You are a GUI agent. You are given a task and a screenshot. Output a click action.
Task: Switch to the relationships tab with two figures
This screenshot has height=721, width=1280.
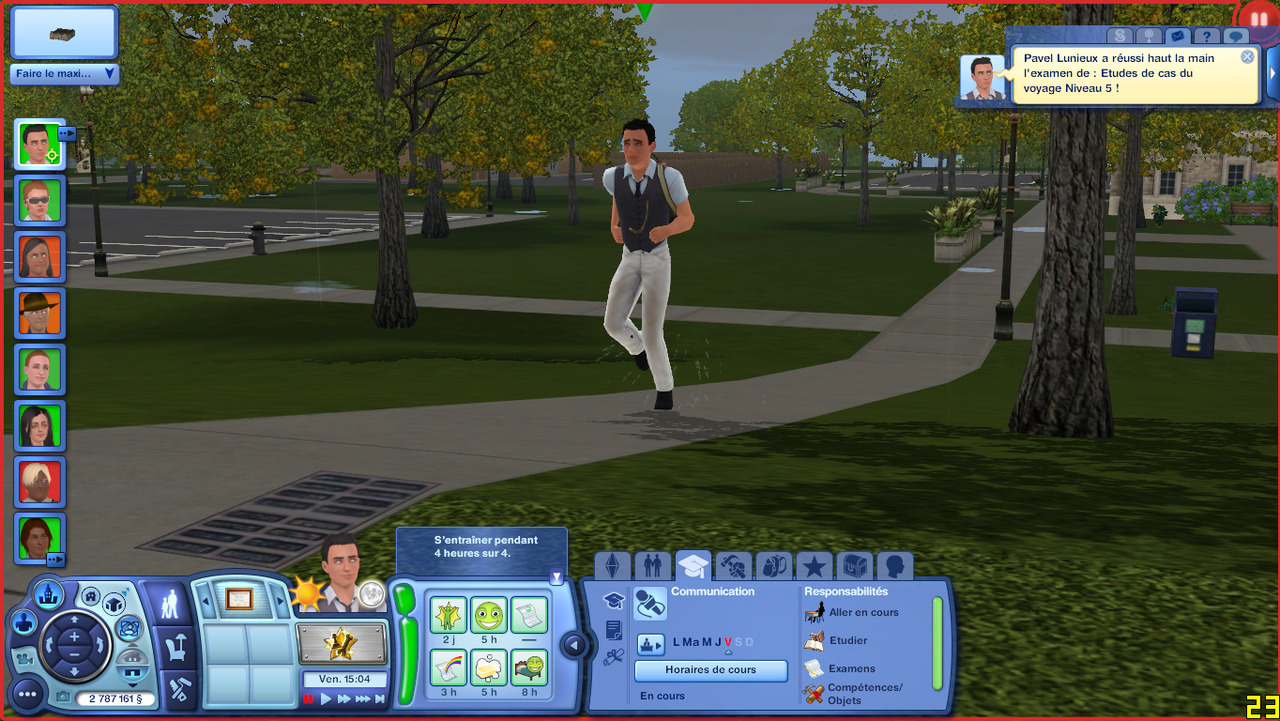[653, 567]
